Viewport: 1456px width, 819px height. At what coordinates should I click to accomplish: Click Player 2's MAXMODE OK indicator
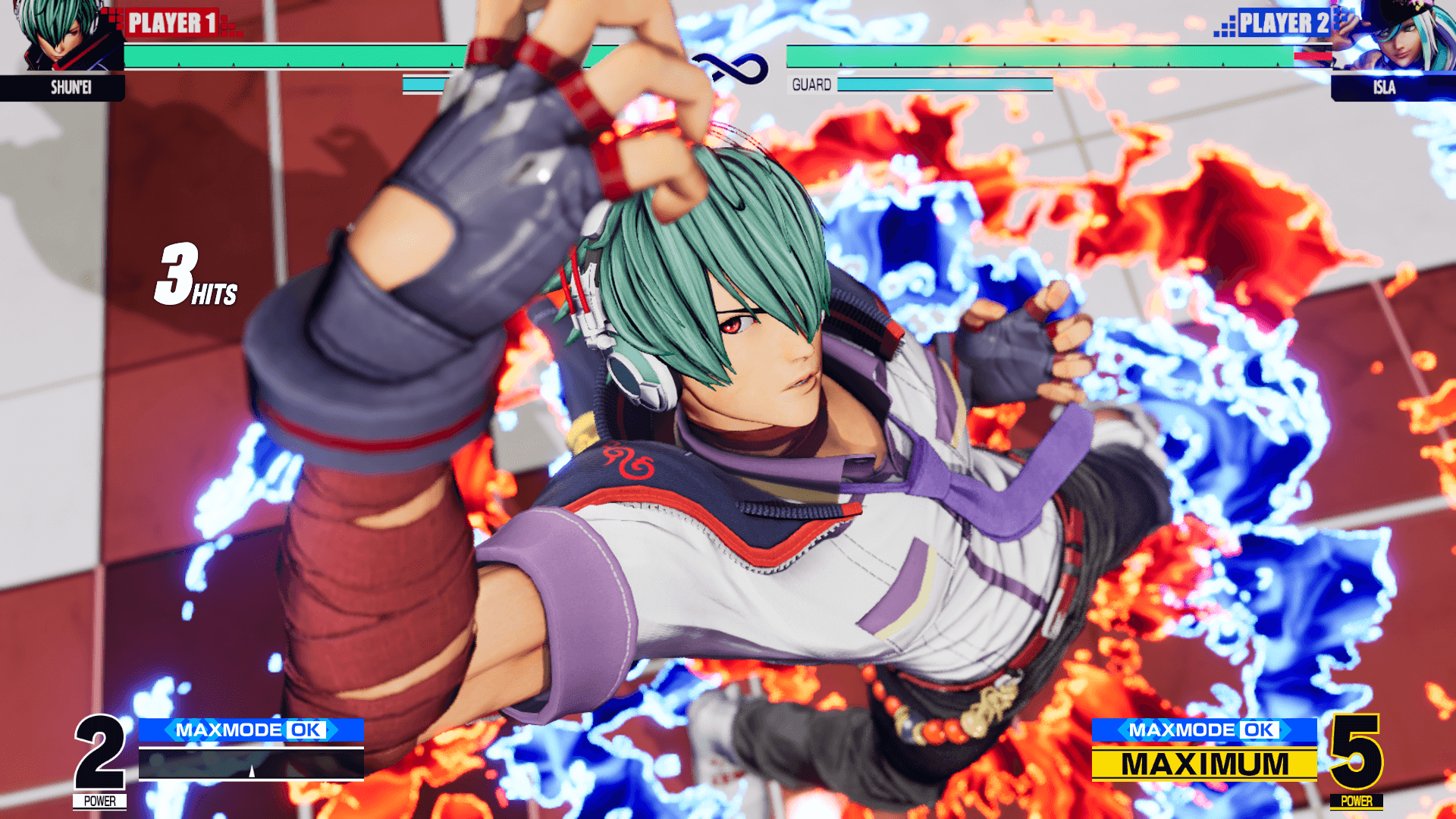point(1203,730)
